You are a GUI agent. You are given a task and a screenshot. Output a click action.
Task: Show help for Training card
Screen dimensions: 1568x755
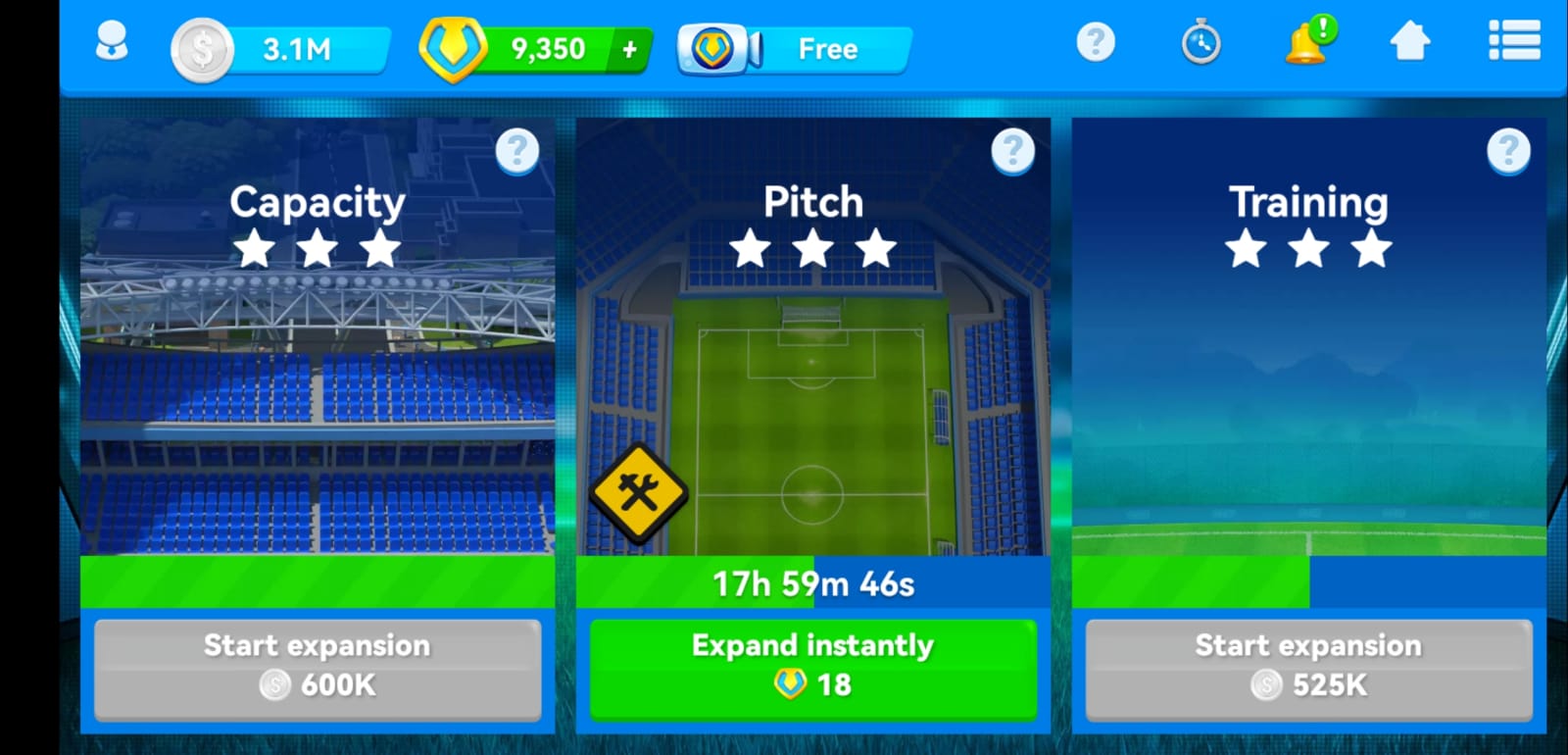(1509, 151)
